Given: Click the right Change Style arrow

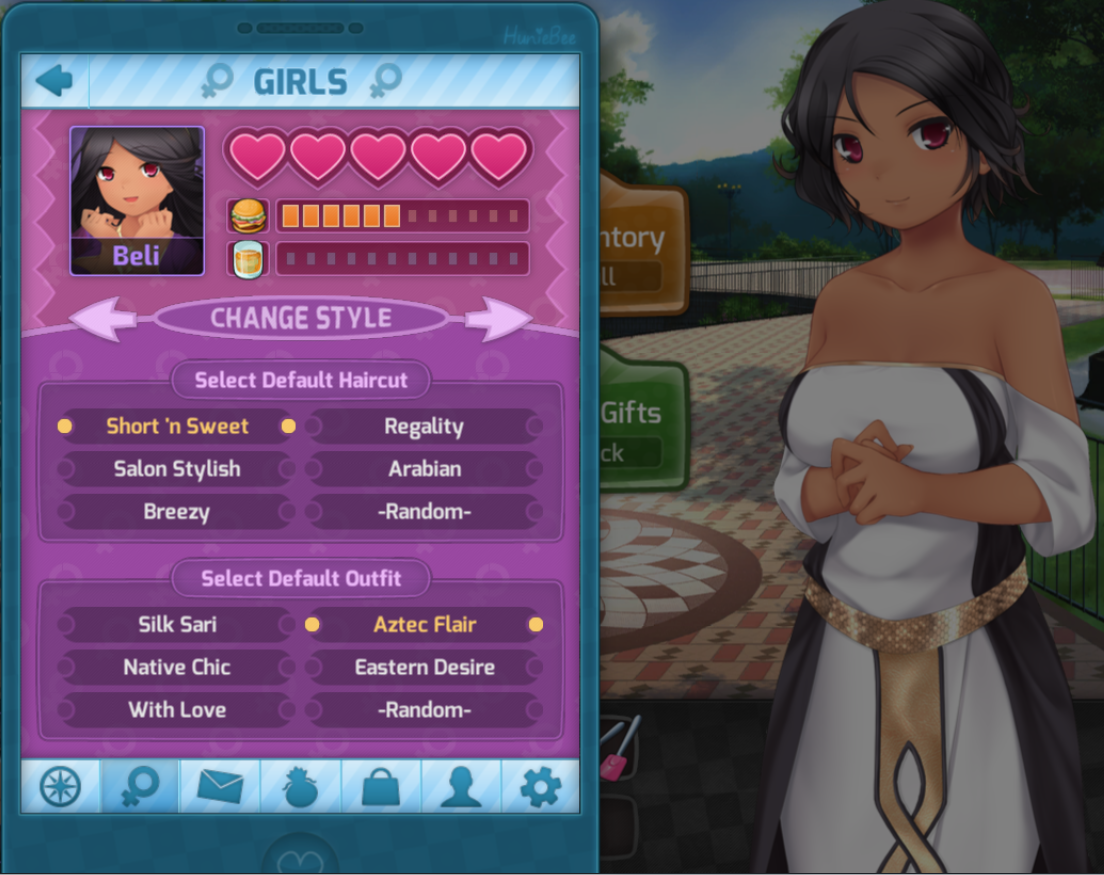Looking at the screenshot, I should [x=499, y=320].
